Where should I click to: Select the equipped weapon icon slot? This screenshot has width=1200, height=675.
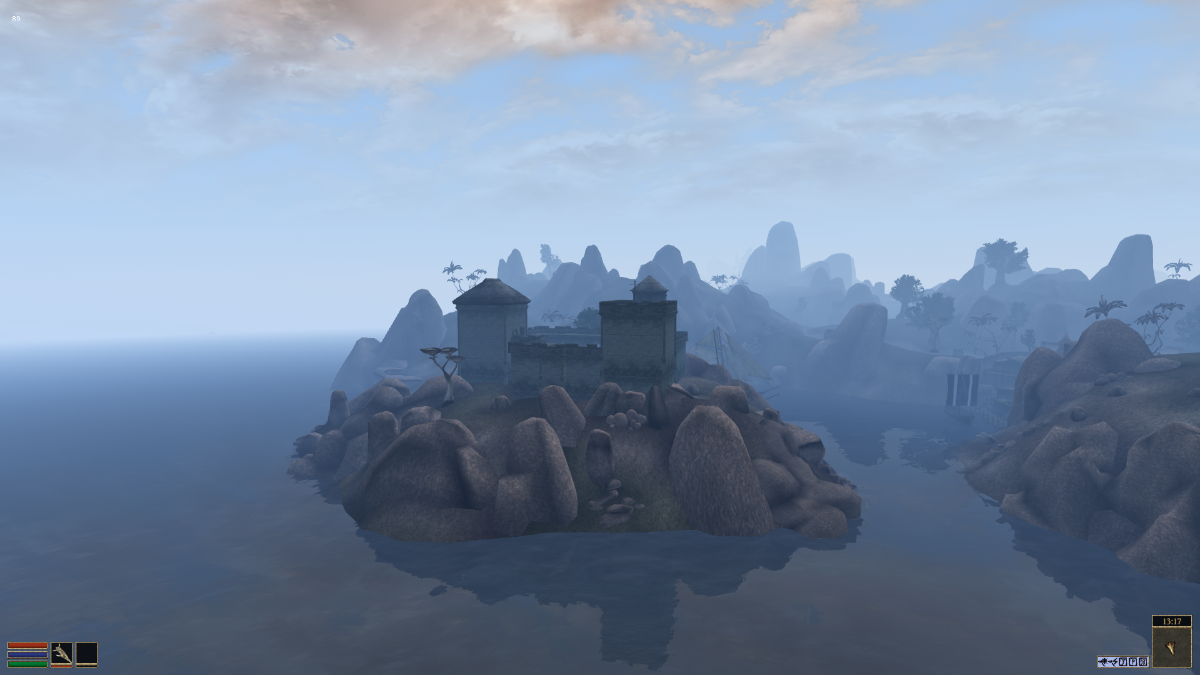coord(61,654)
